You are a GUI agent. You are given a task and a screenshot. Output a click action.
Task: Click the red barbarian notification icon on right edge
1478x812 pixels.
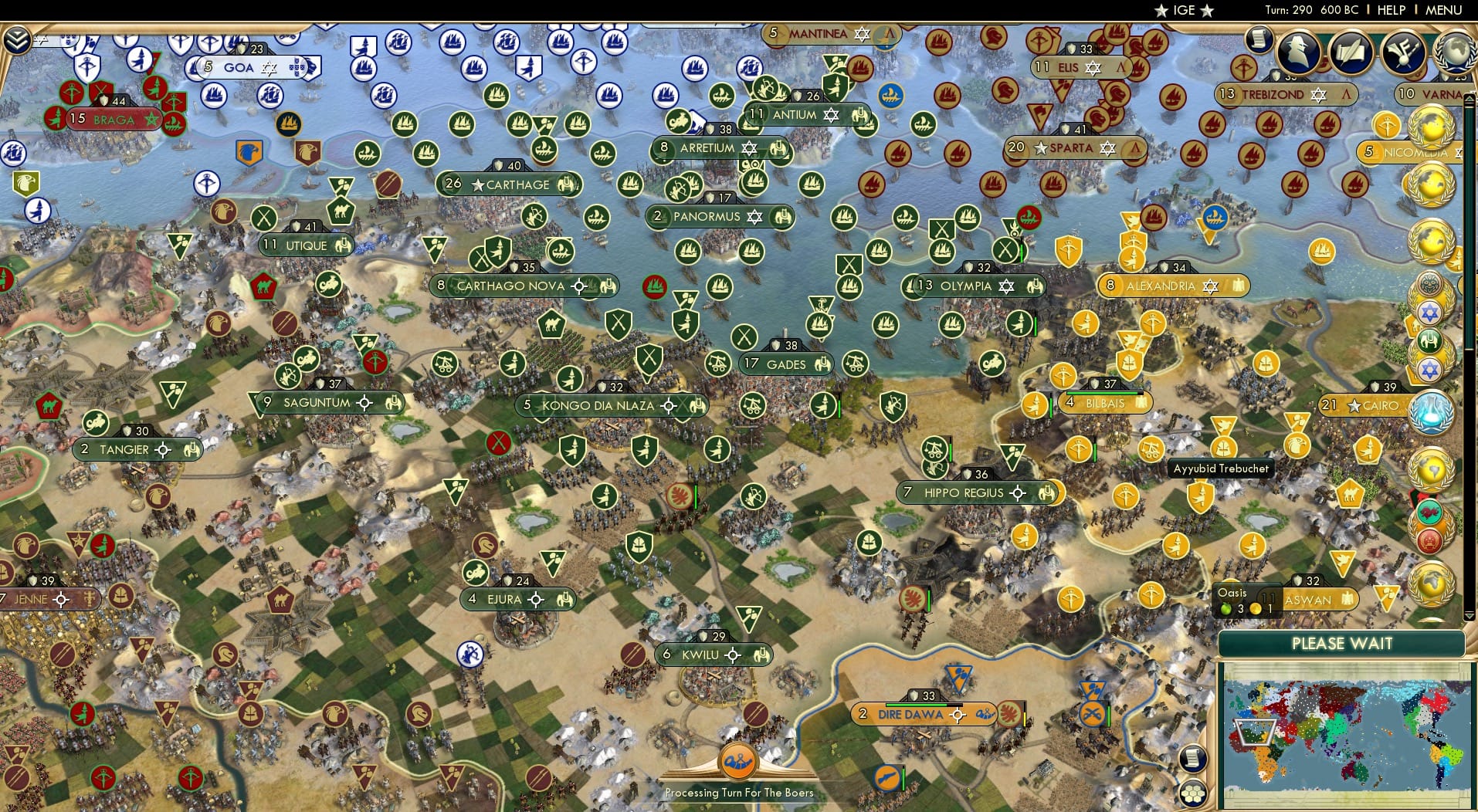1429,540
